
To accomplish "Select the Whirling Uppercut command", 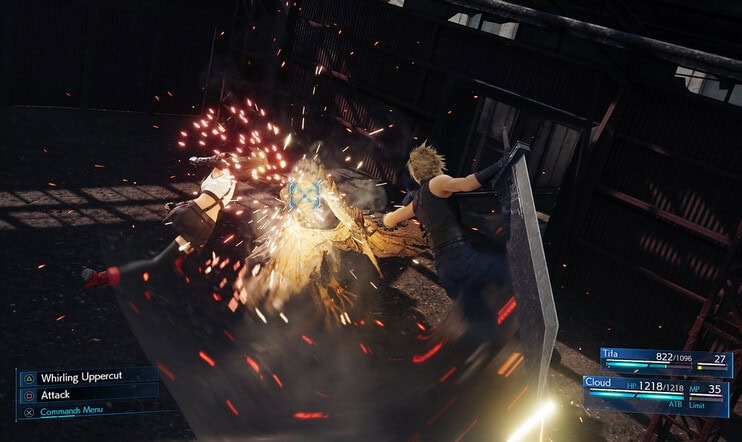I will pos(84,379).
